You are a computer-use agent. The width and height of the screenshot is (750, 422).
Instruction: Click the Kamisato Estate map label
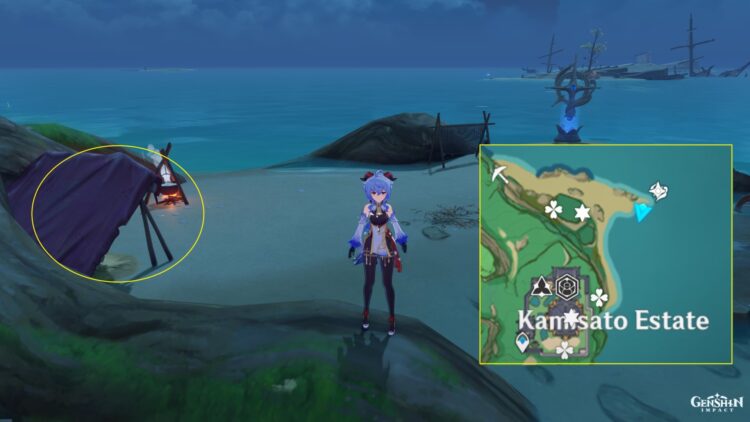[612, 321]
